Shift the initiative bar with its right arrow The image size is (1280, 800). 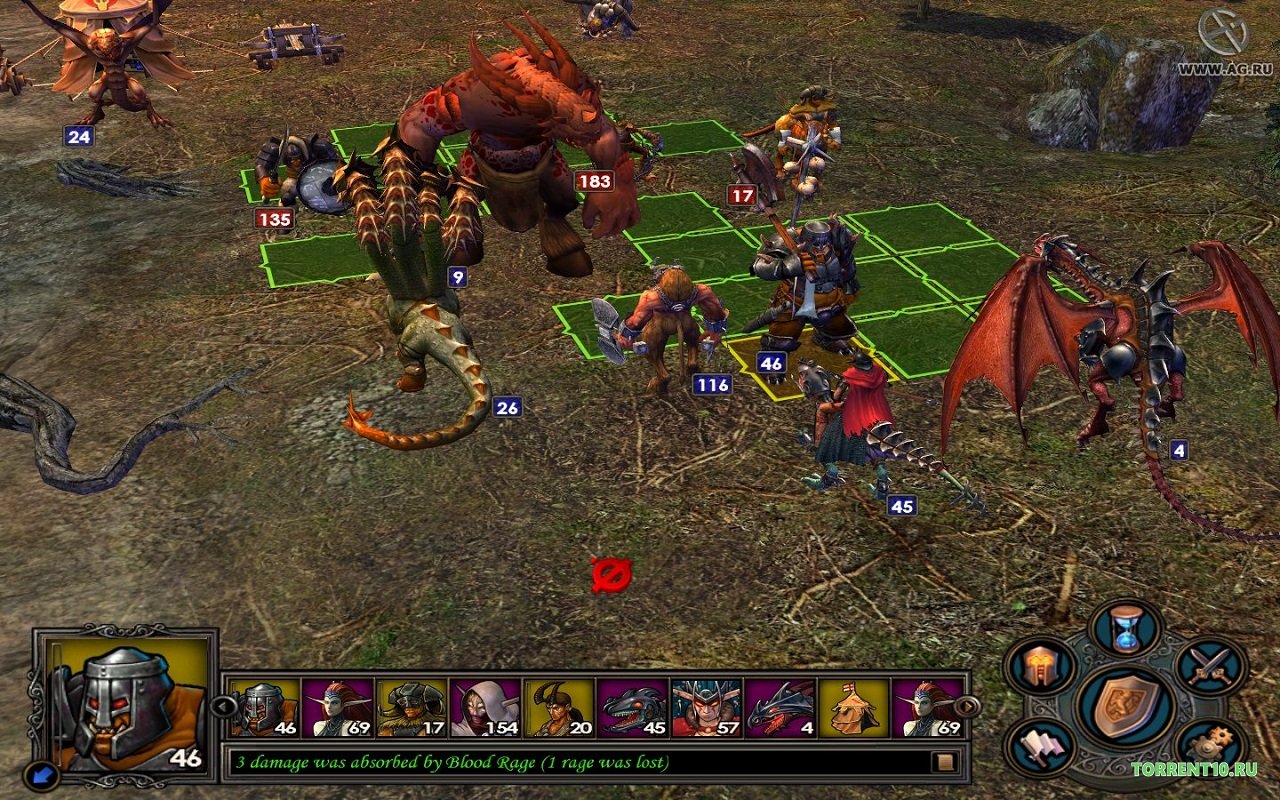tap(968, 707)
